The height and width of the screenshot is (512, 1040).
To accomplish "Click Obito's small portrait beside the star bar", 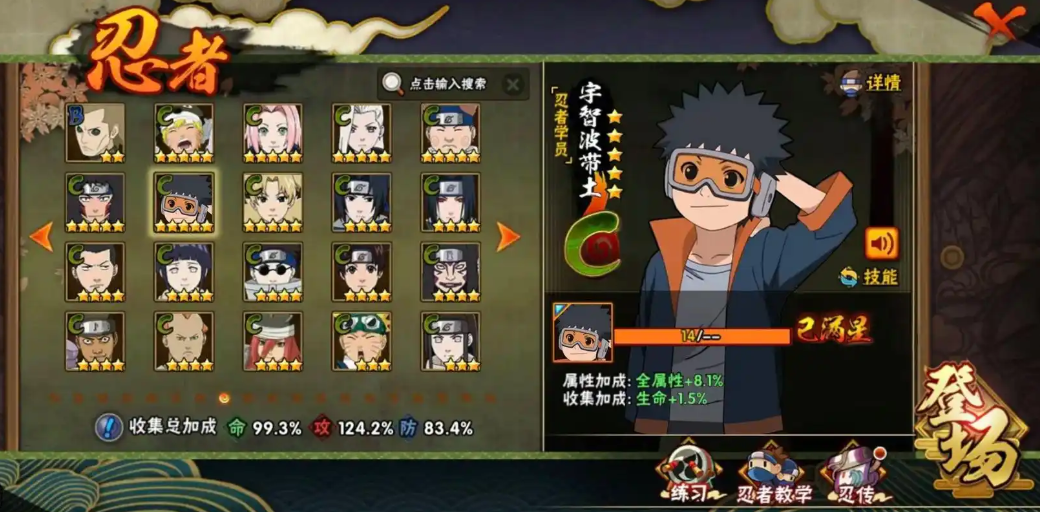I will coord(582,333).
